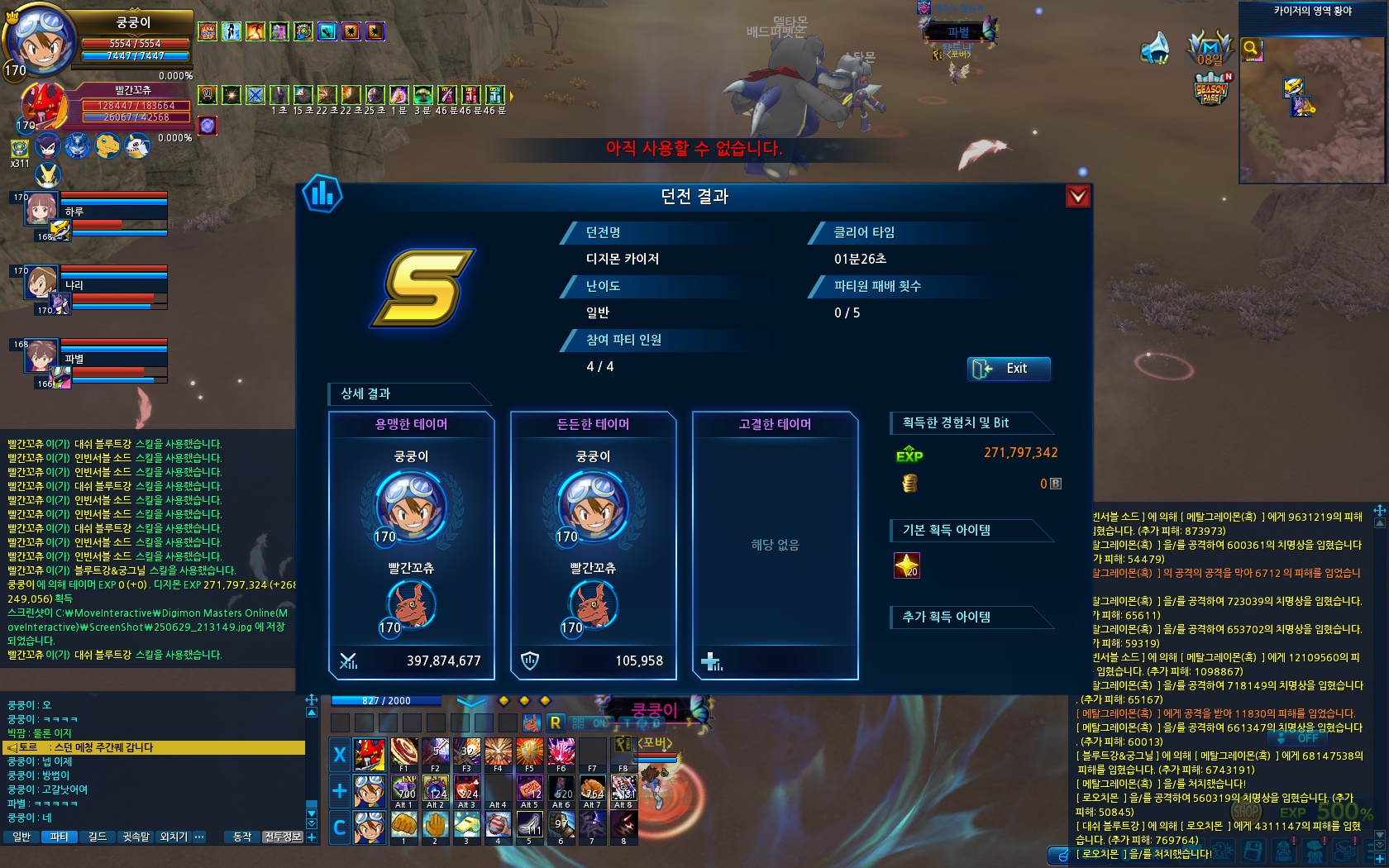Image resolution: width=1389 pixels, height=868 pixels.
Task: Select party member 하루's portrait
Action: (x=41, y=209)
